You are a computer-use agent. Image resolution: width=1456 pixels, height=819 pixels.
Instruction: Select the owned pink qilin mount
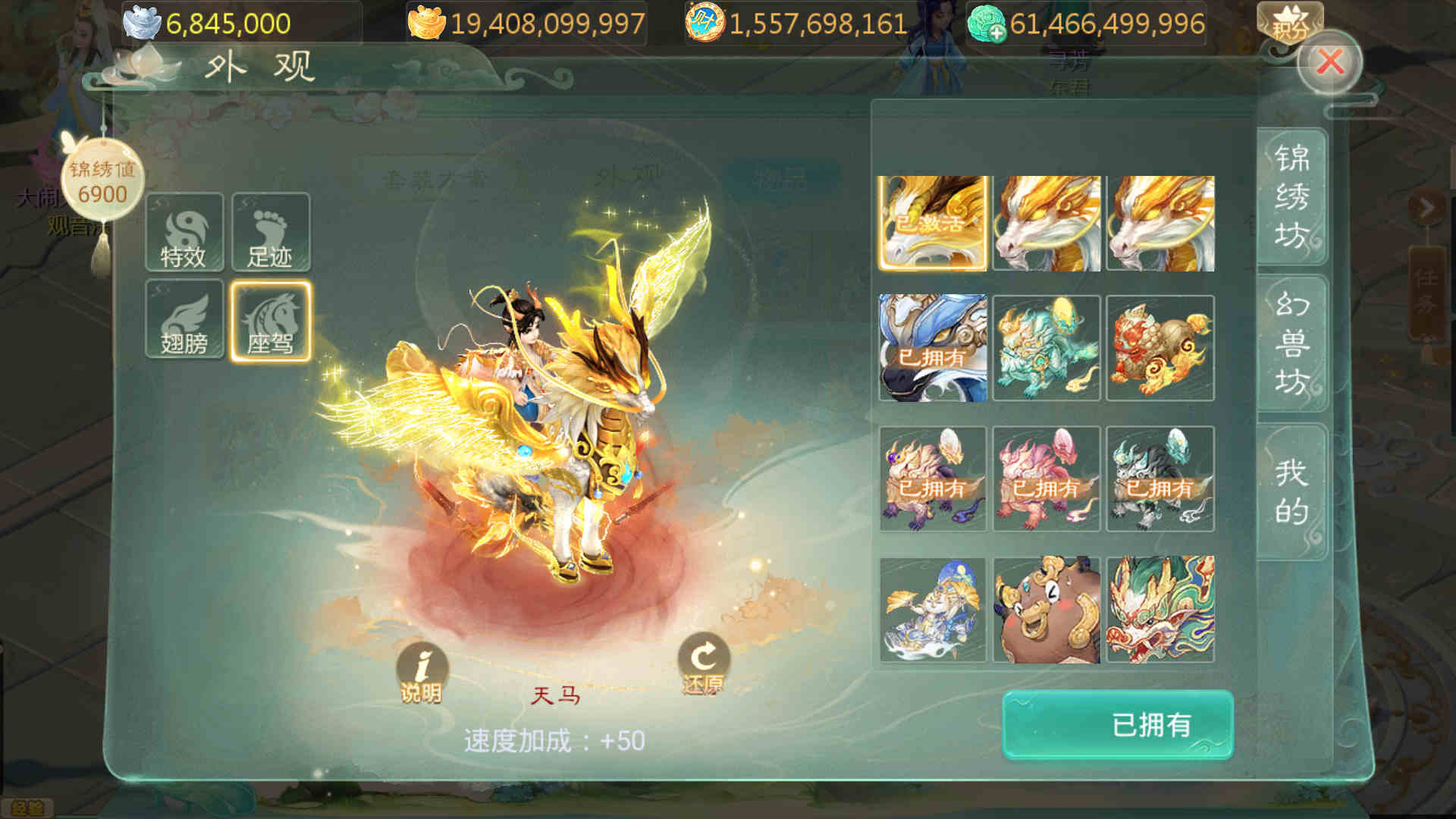(1046, 479)
